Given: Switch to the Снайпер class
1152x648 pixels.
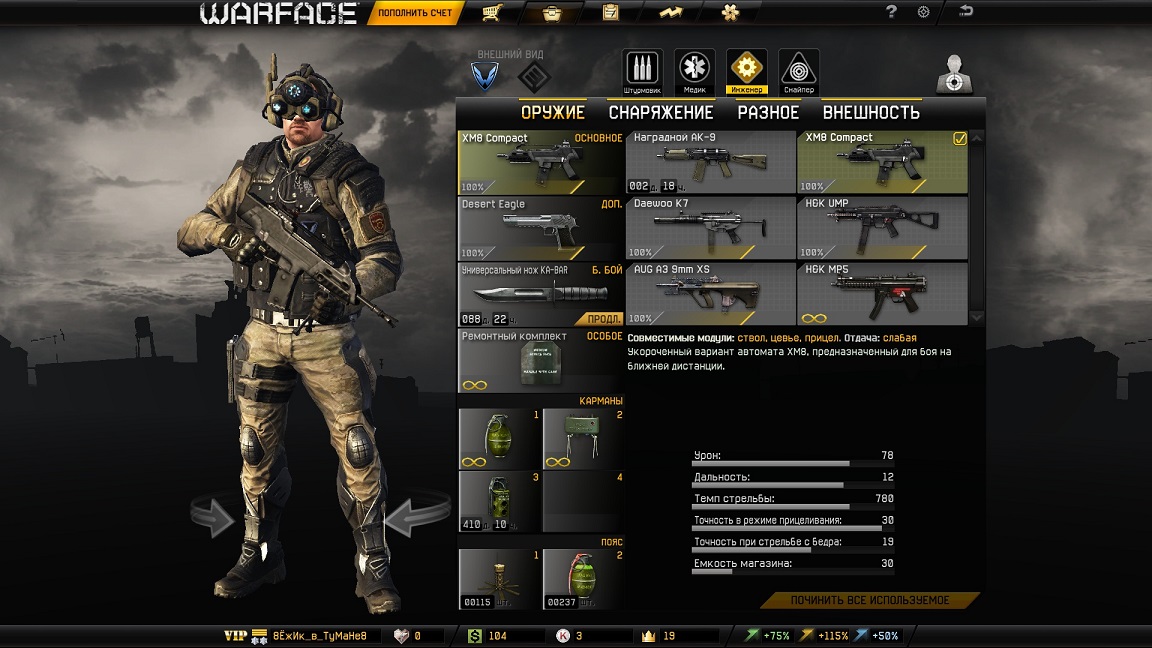Looking at the screenshot, I should point(798,70).
